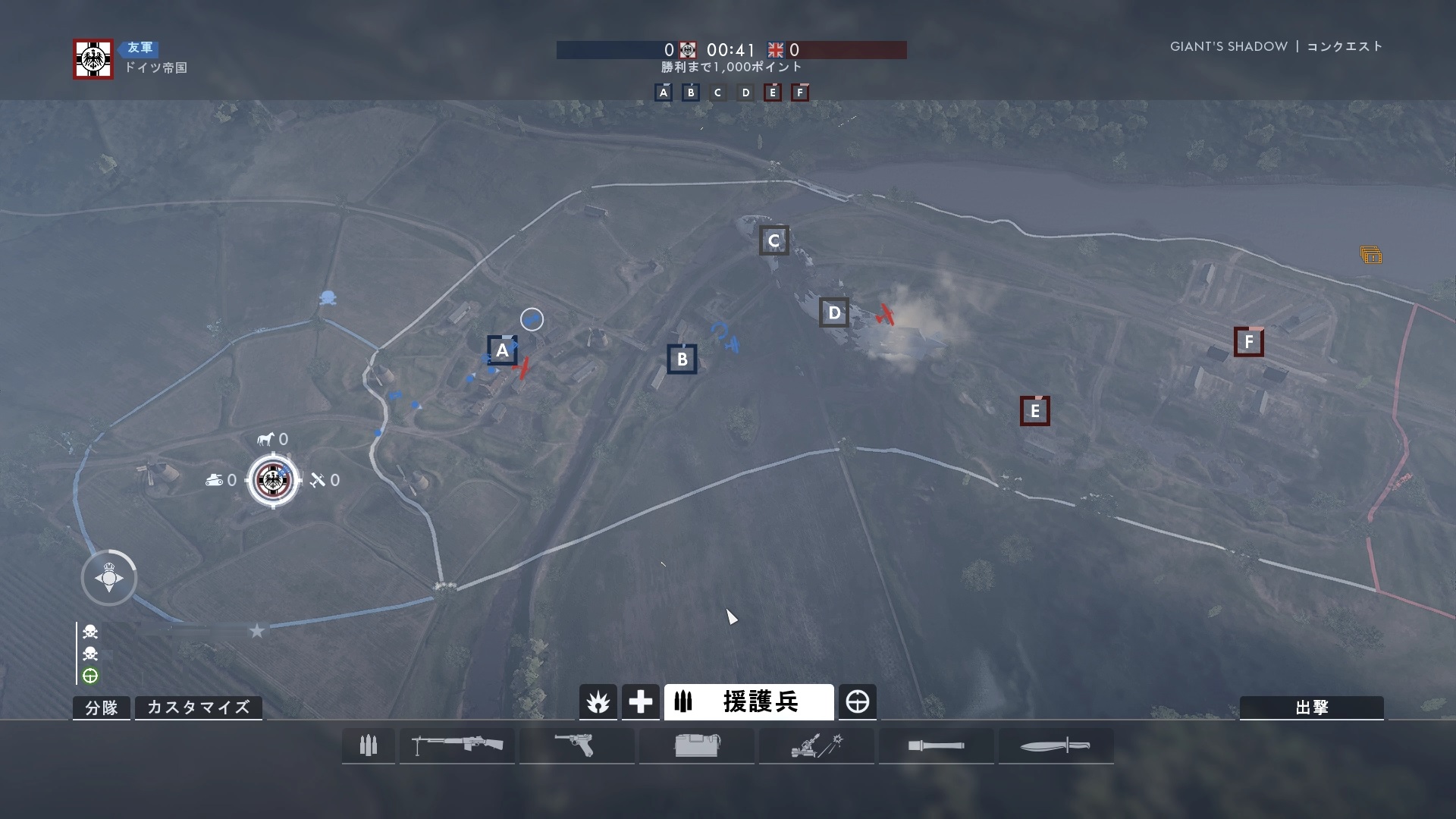The width and height of the screenshot is (1456, 819).
Task: Select the combat knife melee slot
Action: coord(1056,745)
